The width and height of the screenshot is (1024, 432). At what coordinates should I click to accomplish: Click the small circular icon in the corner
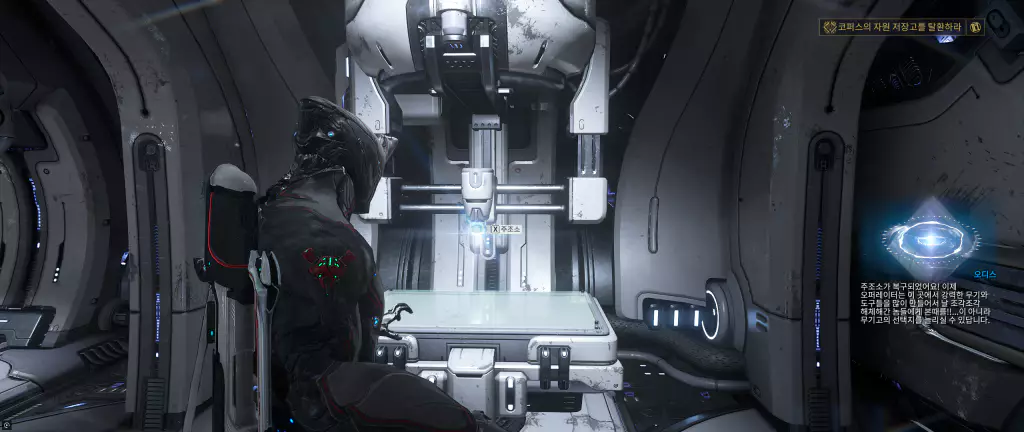click(x=5, y=425)
